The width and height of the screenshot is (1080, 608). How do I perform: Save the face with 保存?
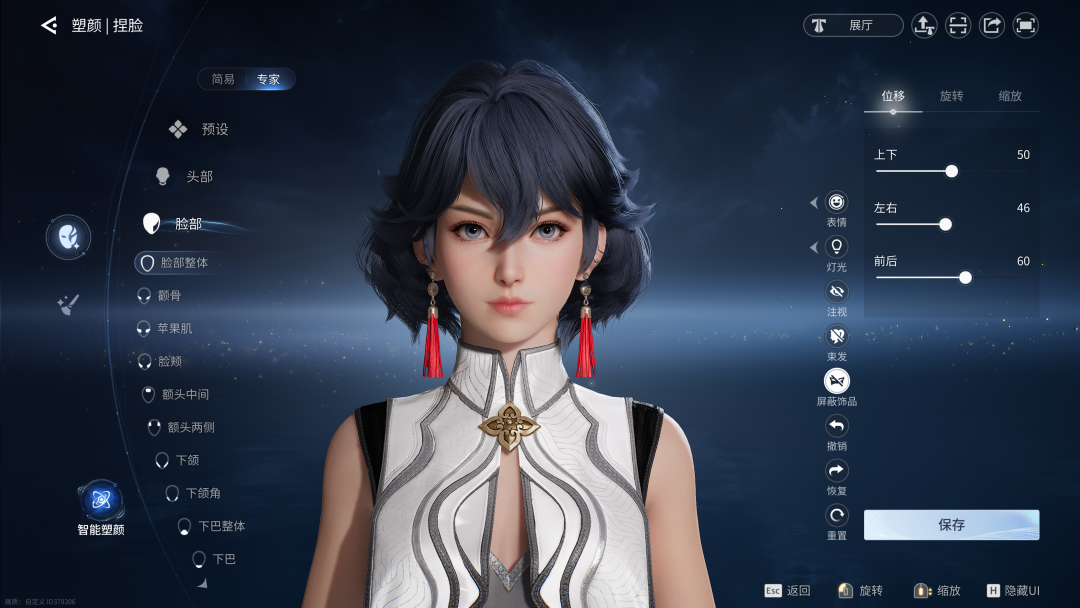tap(951, 525)
